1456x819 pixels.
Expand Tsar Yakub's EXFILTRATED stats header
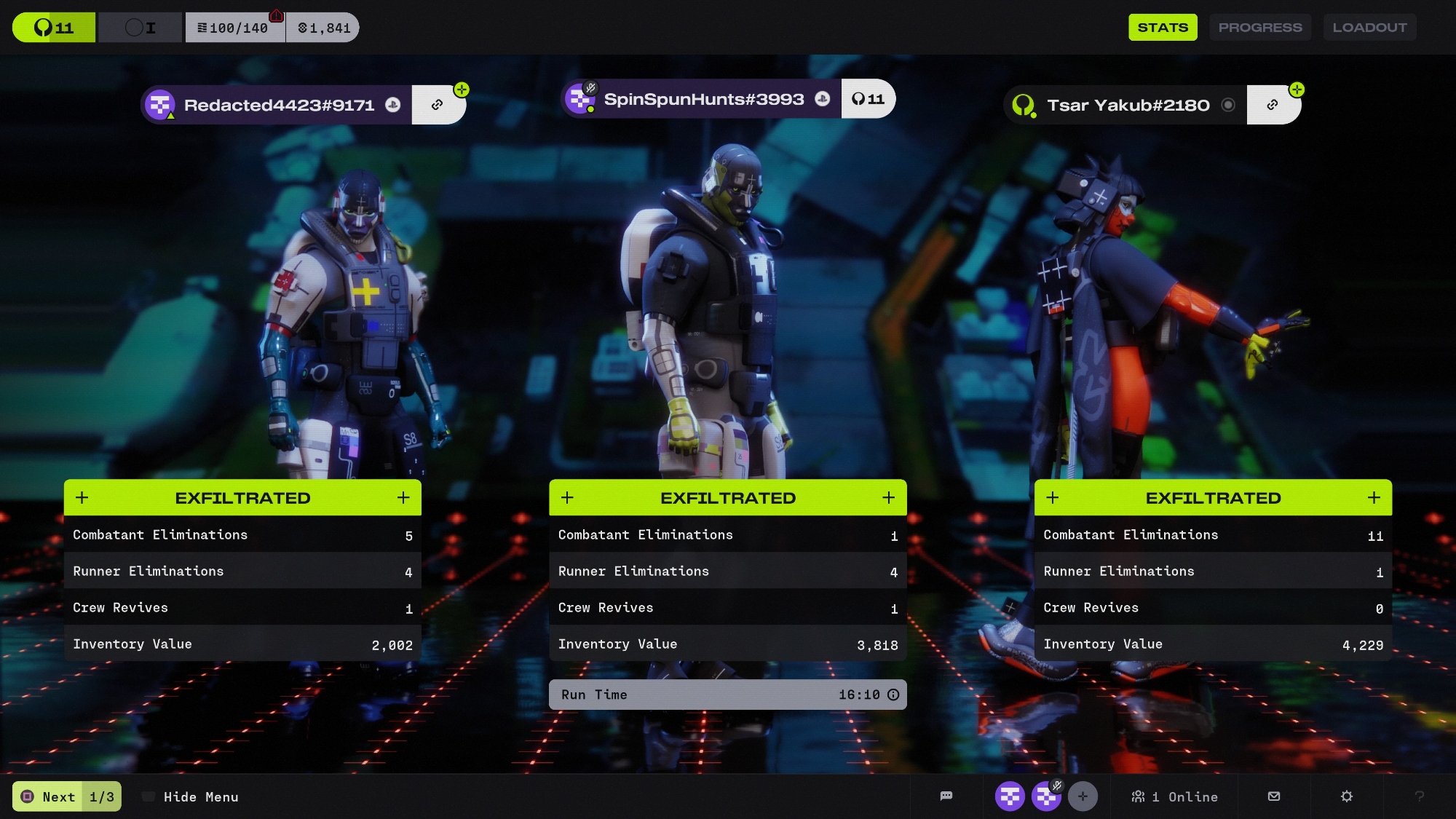(x=1213, y=498)
